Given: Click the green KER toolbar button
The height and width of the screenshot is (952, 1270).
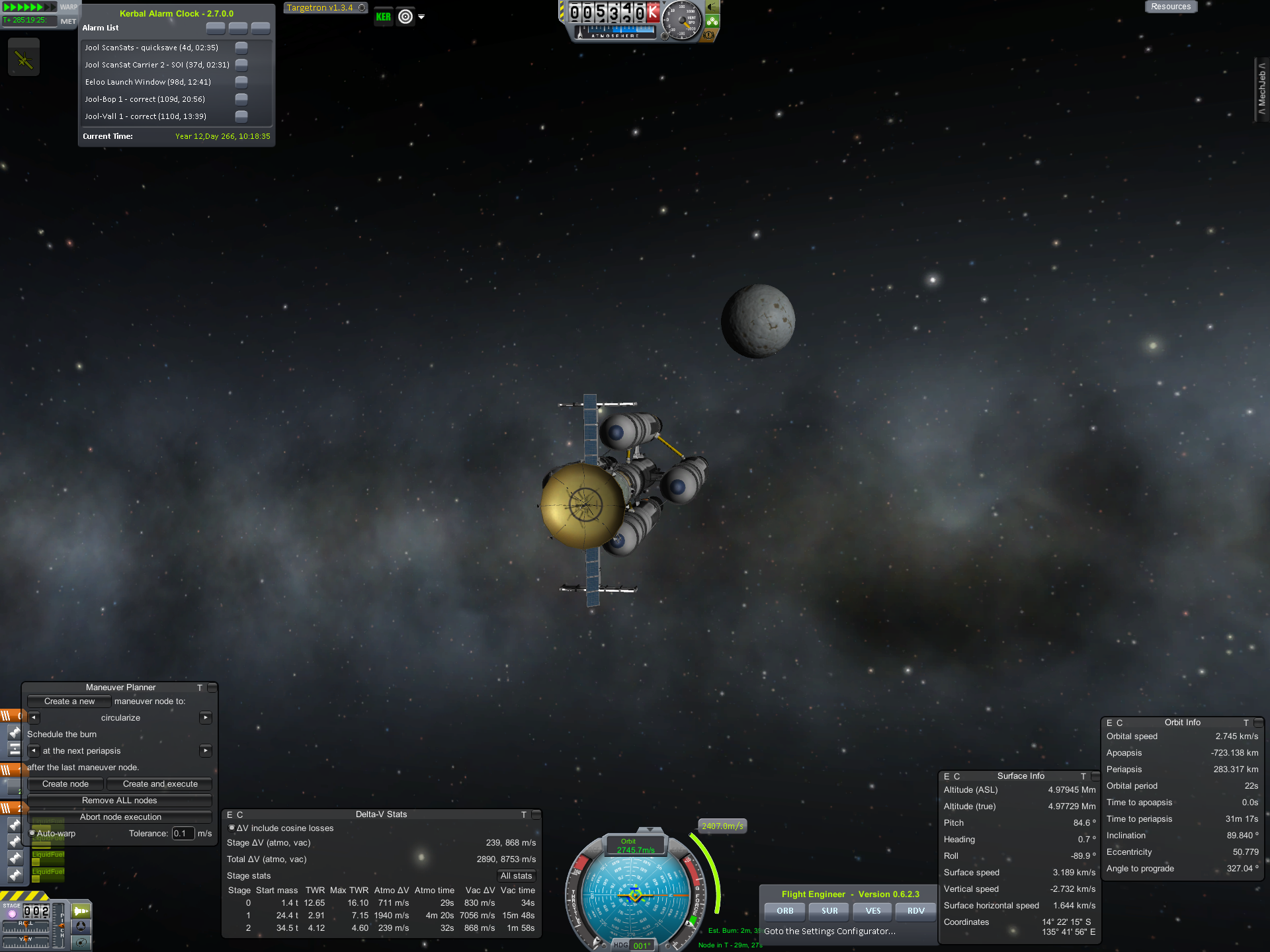Looking at the screenshot, I should coord(384,17).
